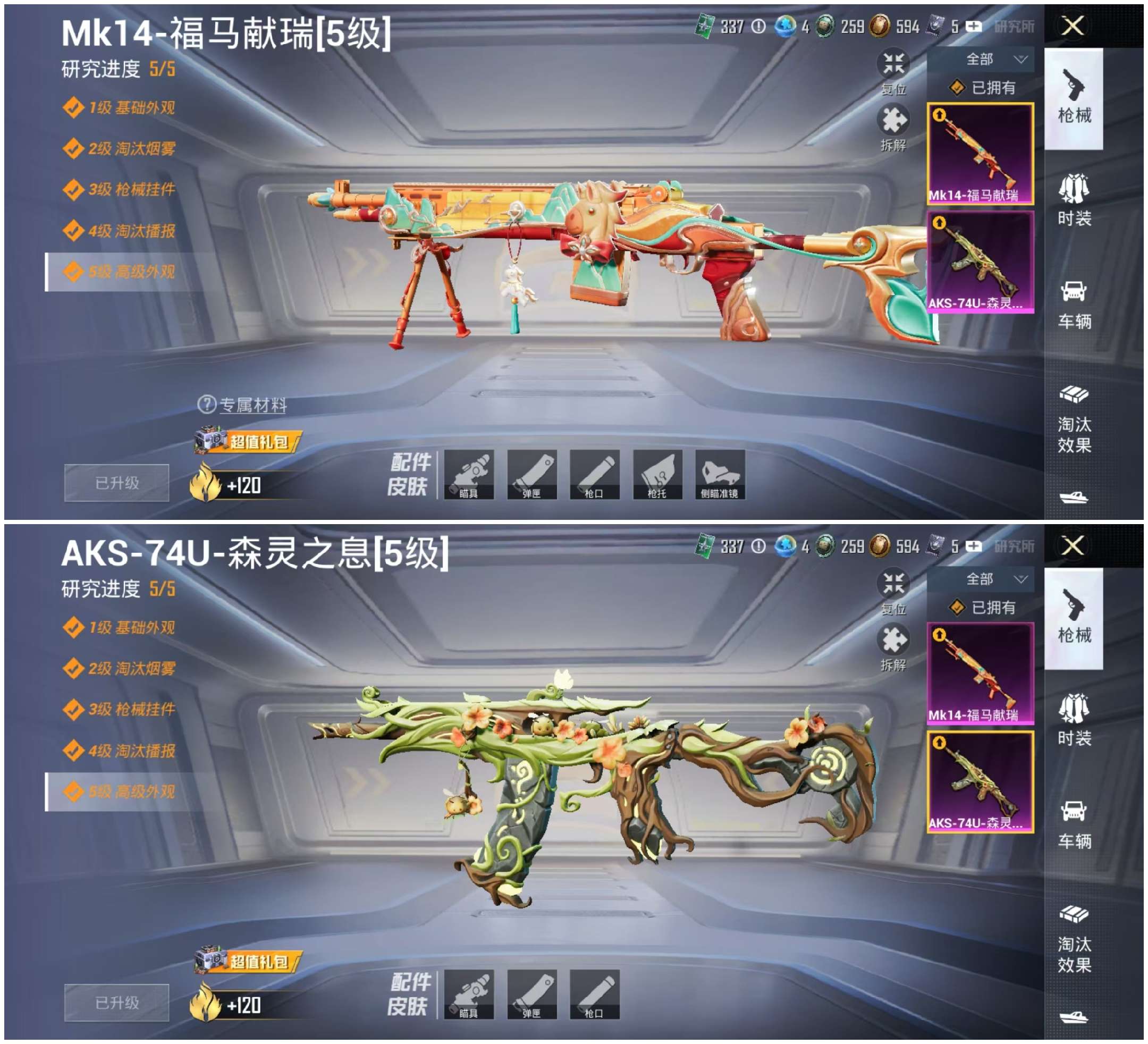Screen dimensions: 1148x1044
Task: Close the AKS-74U-森灵之息 screen with the X
Action: (x=1073, y=545)
